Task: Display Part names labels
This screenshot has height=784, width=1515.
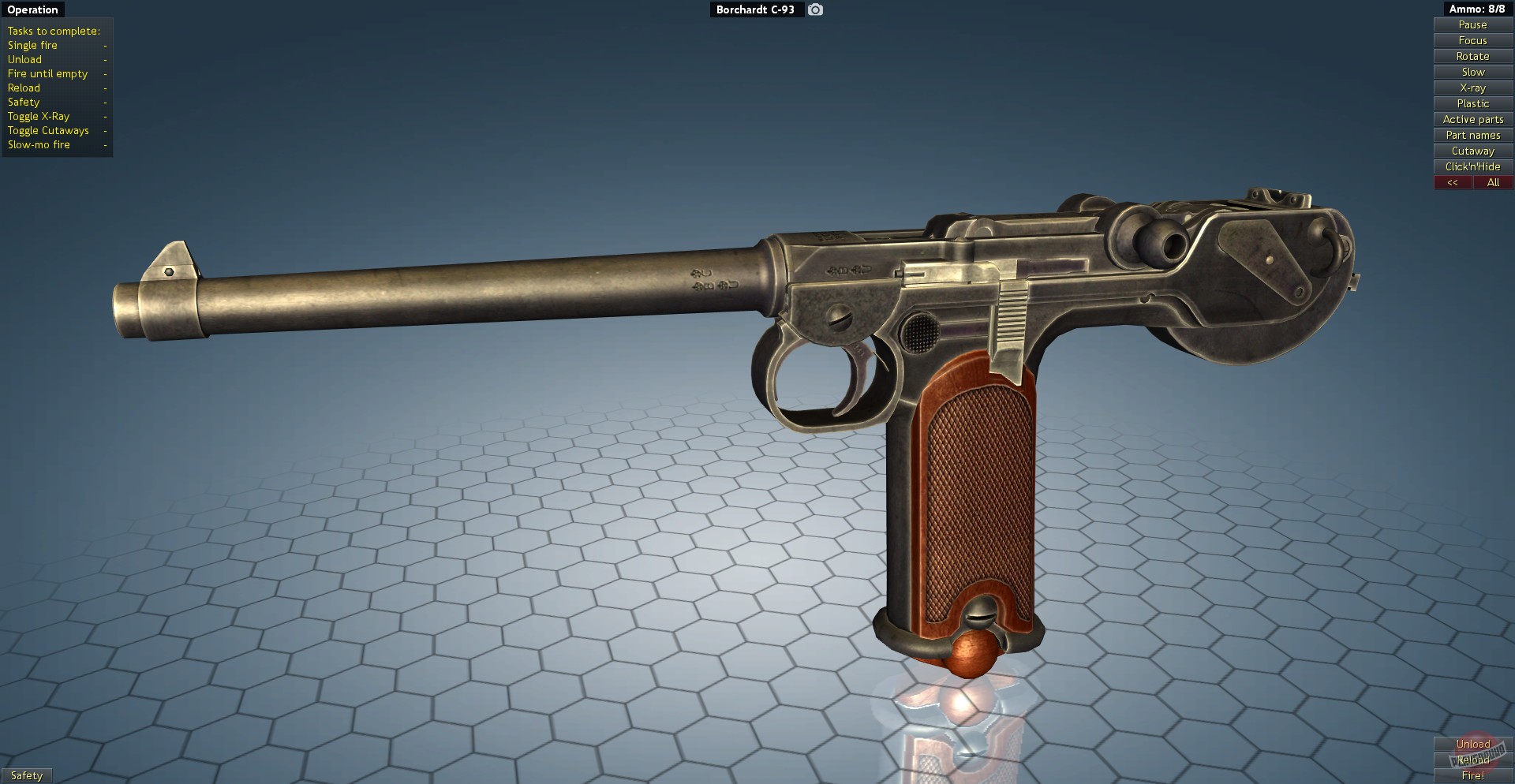Action: click(1472, 135)
